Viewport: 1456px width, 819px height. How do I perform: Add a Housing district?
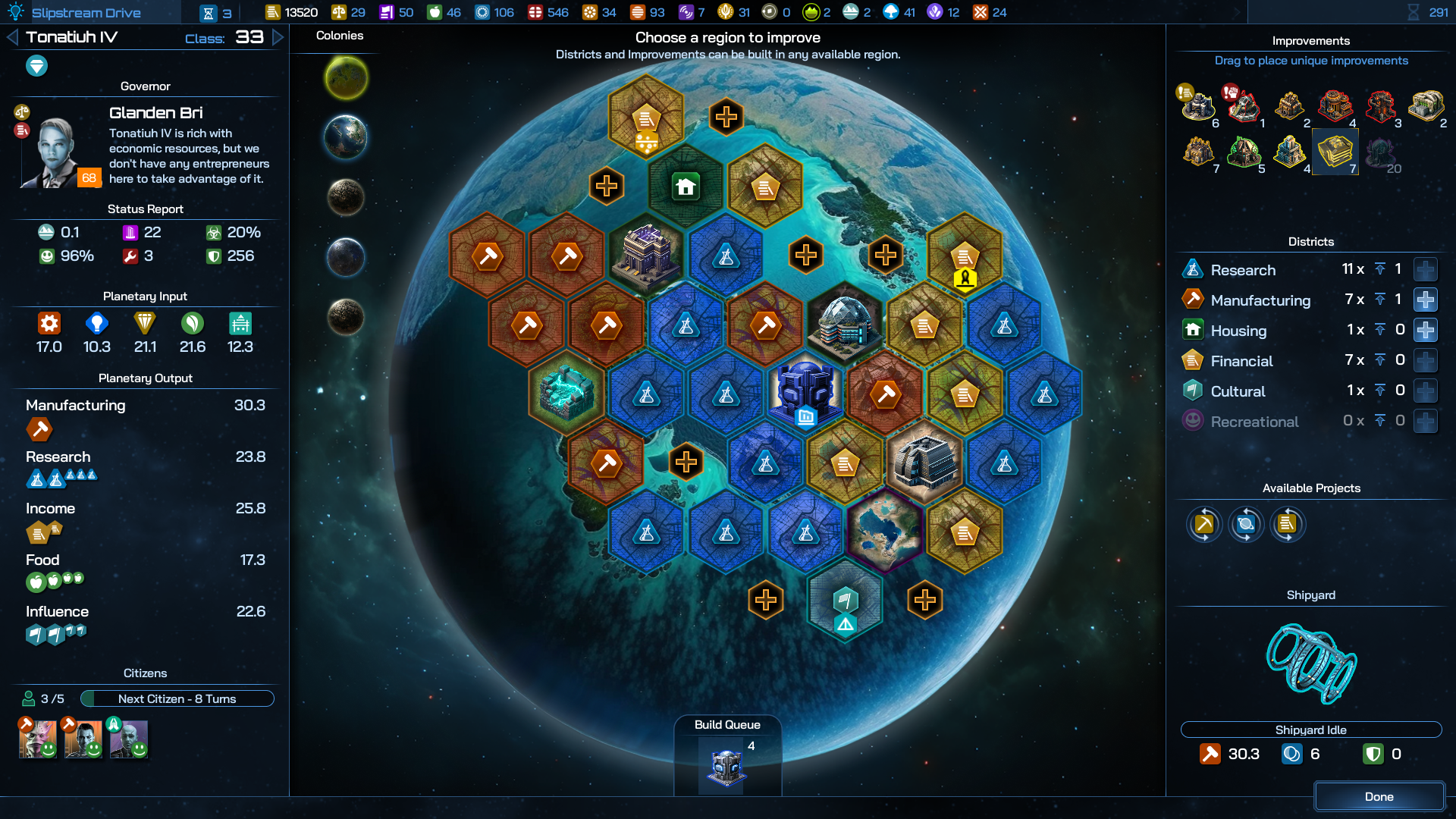click(1425, 331)
